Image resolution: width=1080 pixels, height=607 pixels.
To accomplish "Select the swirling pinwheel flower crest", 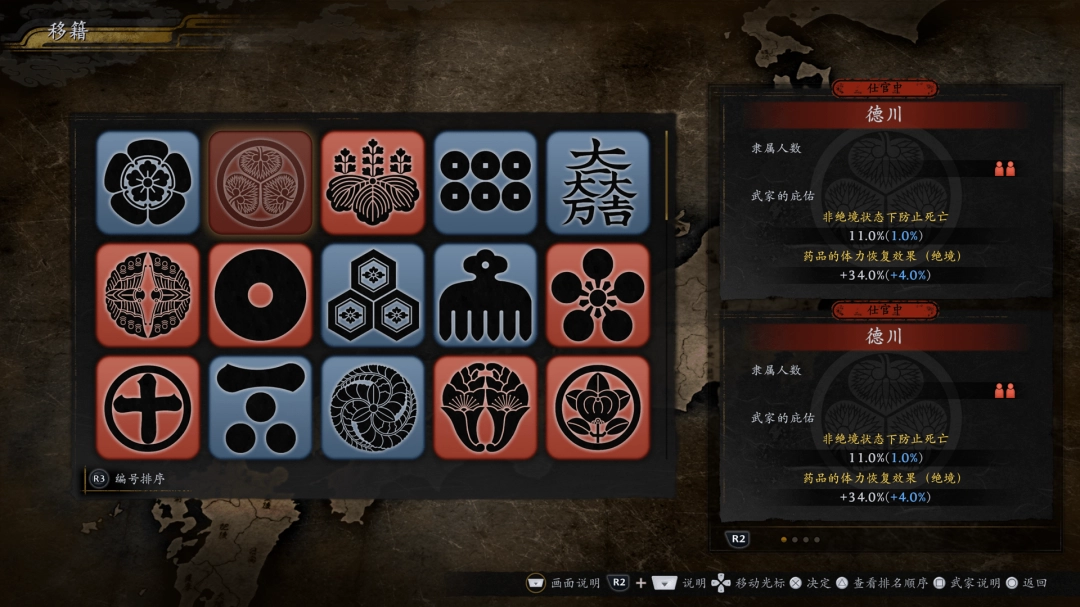I will pyautogui.click(x=373, y=407).
